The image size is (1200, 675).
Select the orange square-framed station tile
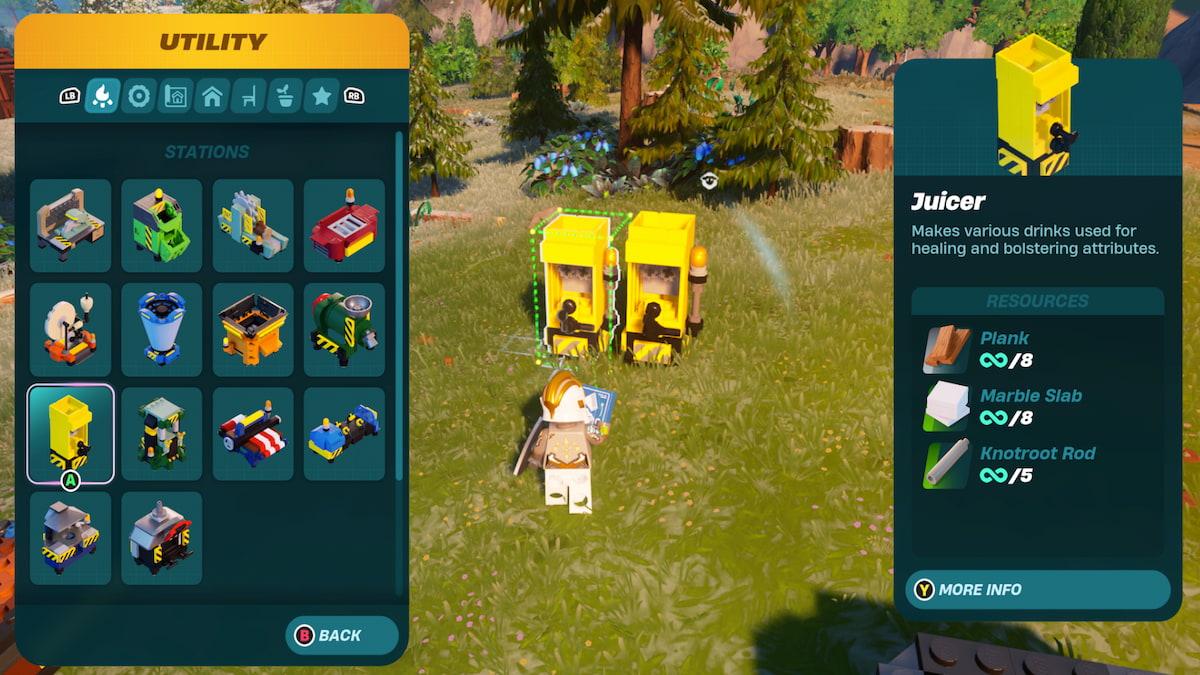[253, 329]
